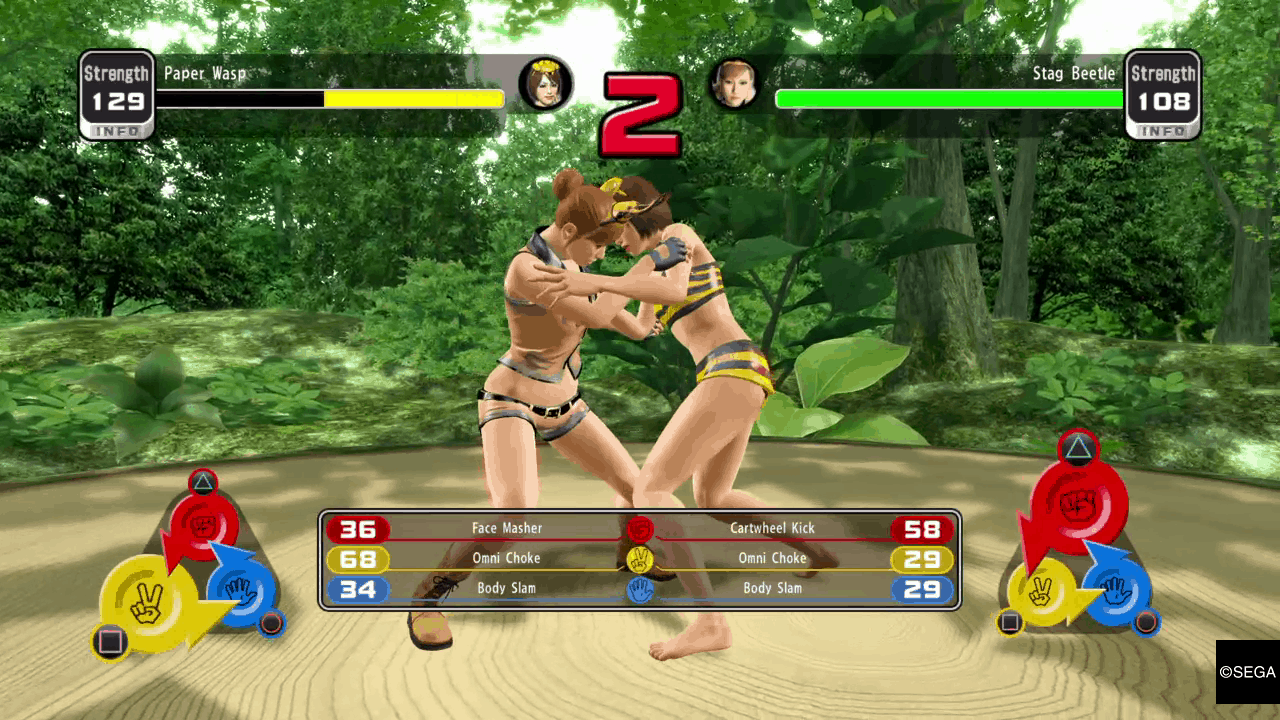Click Paper Wasp's fighter portrait
1280x720 pixels.
coord(545,83)
